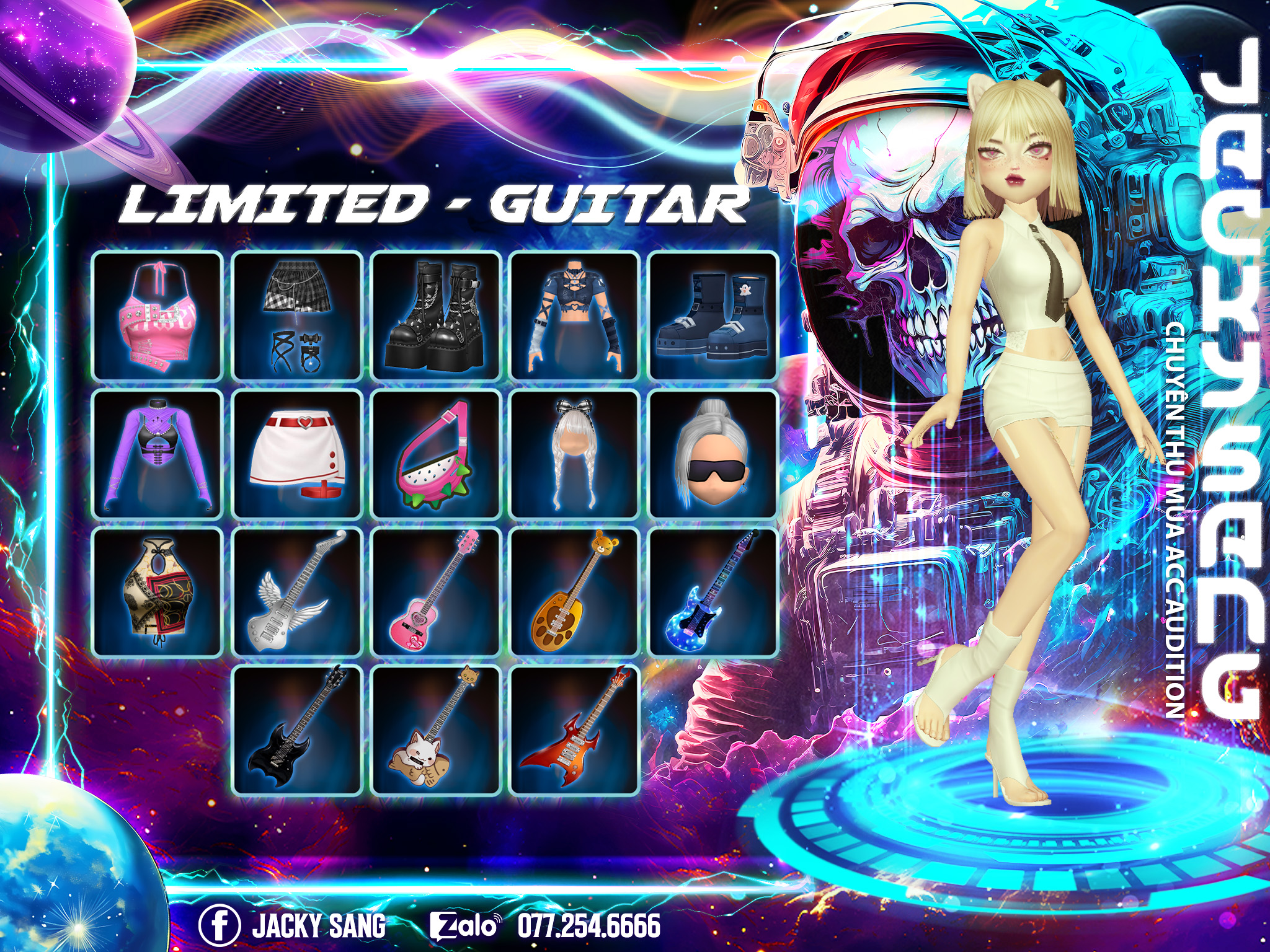The image size is (1270, 952).
Task: Select the black electric guitar
Action: click(297, 730)
